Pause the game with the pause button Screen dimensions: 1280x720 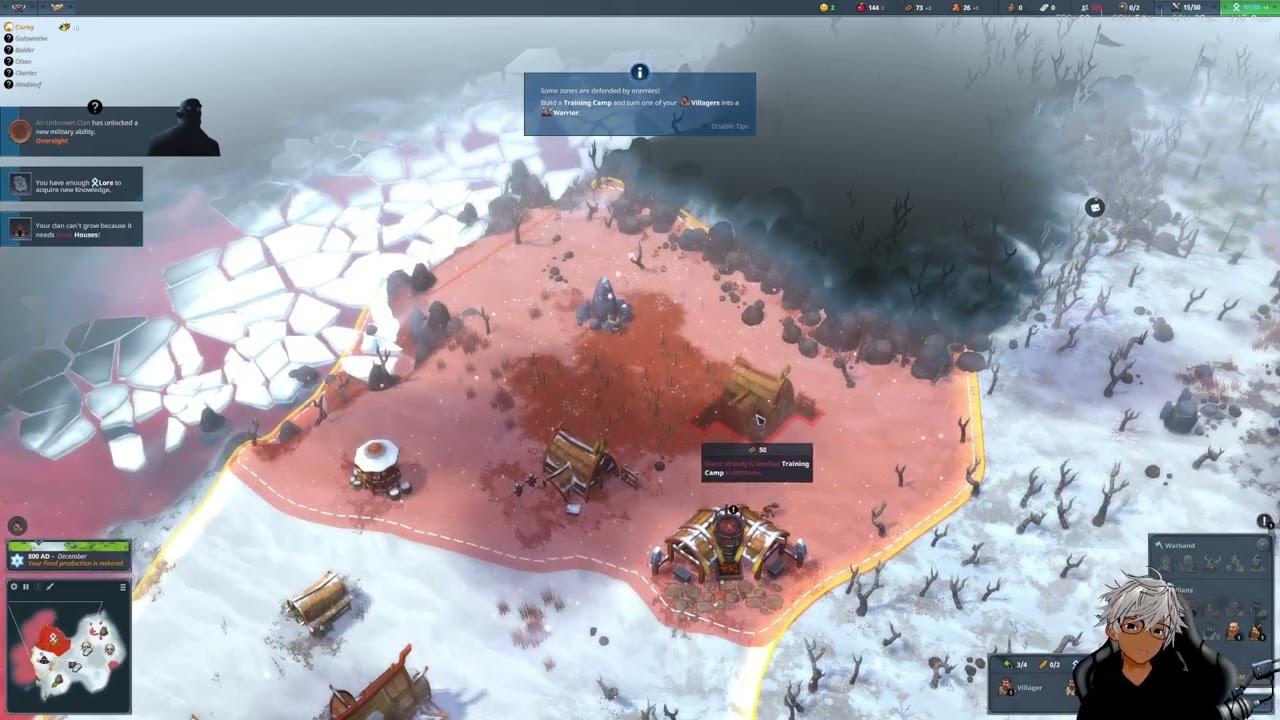point(26,587)
